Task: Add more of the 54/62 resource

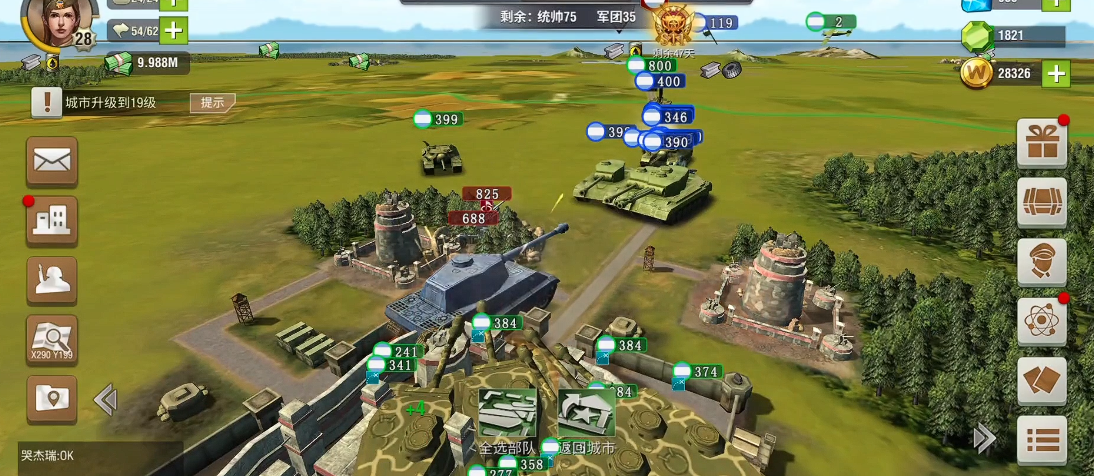Action: (174, 30)
